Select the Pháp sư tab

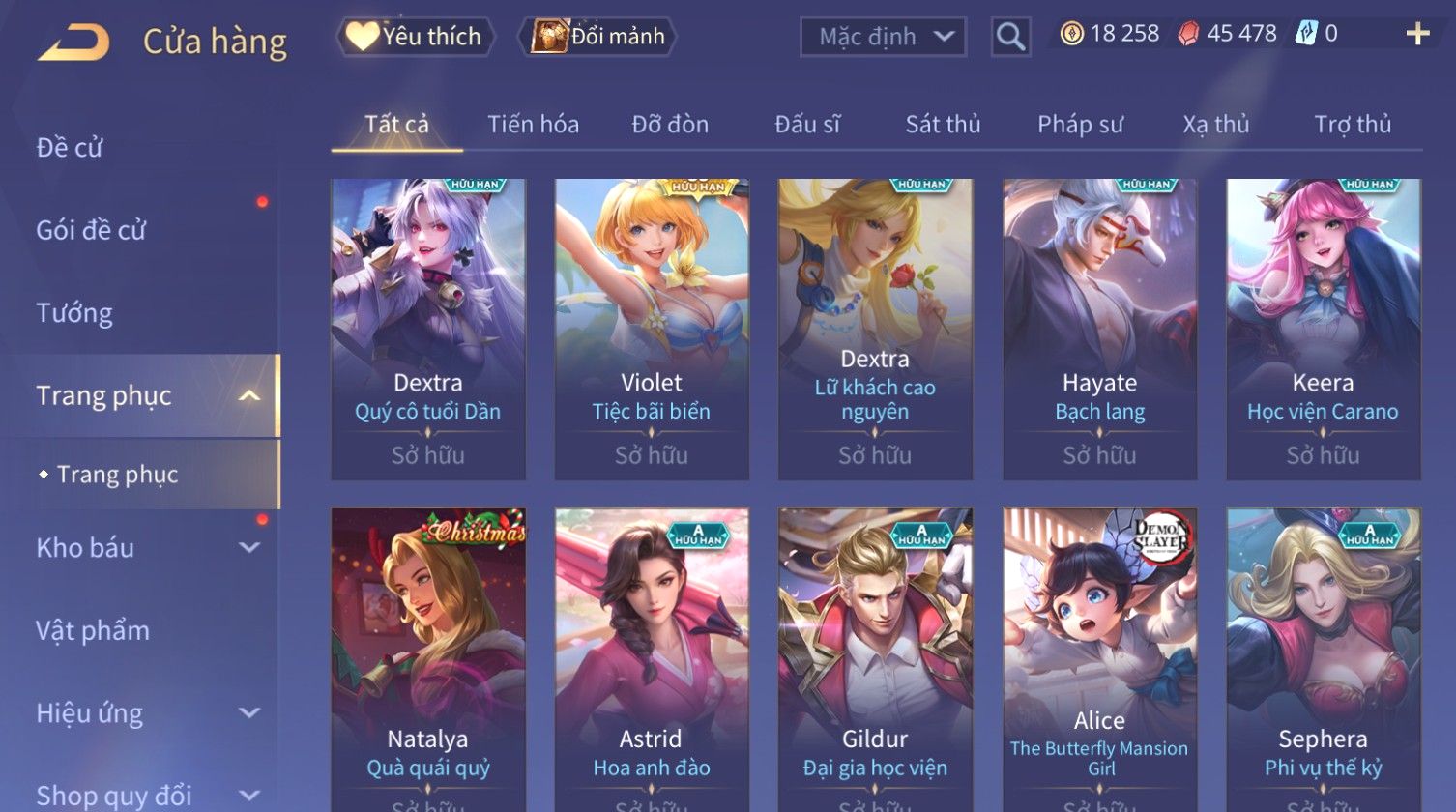(1080, 125)
